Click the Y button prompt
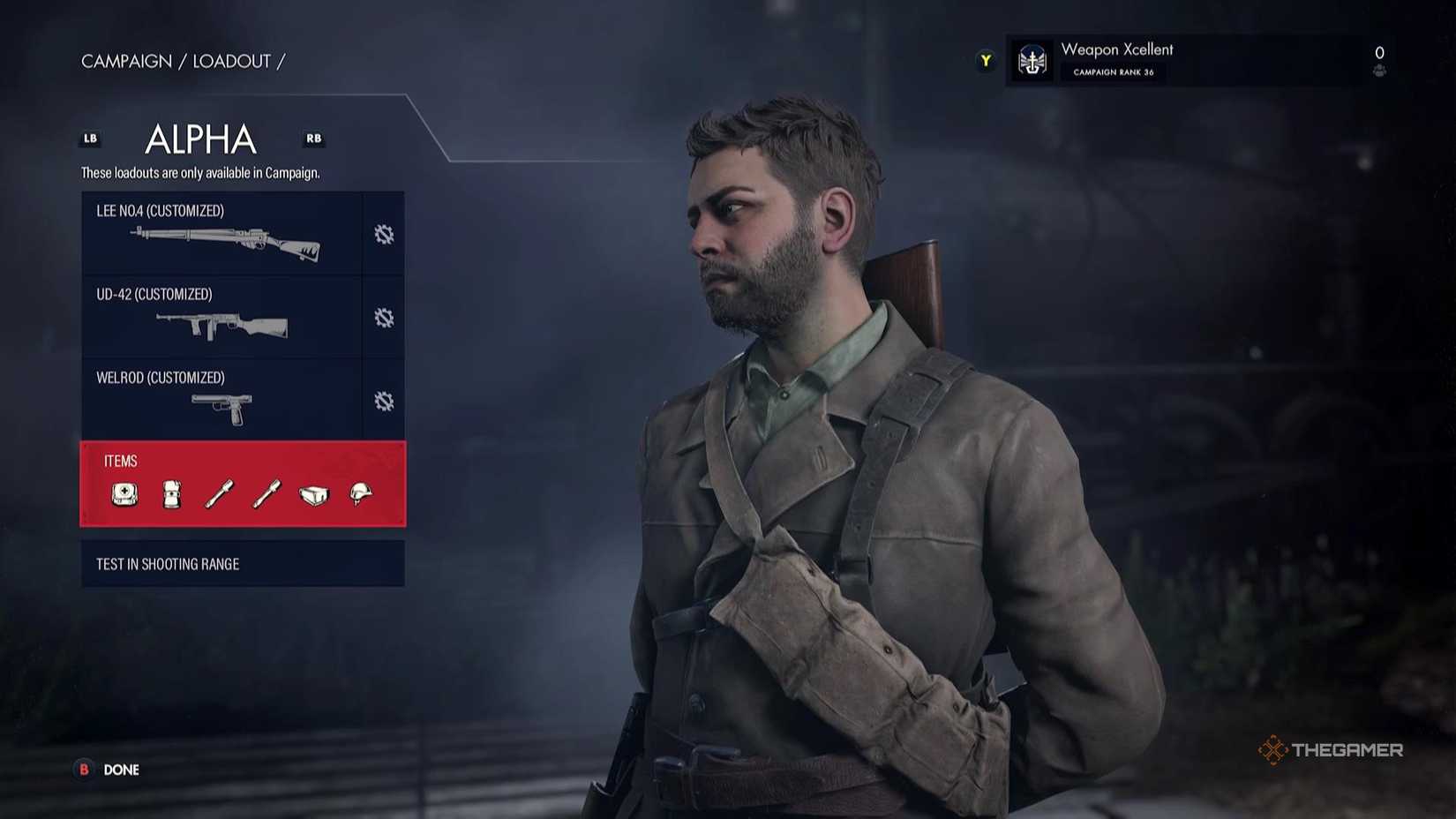The image size is (1456, 819). tap(985, 60)
